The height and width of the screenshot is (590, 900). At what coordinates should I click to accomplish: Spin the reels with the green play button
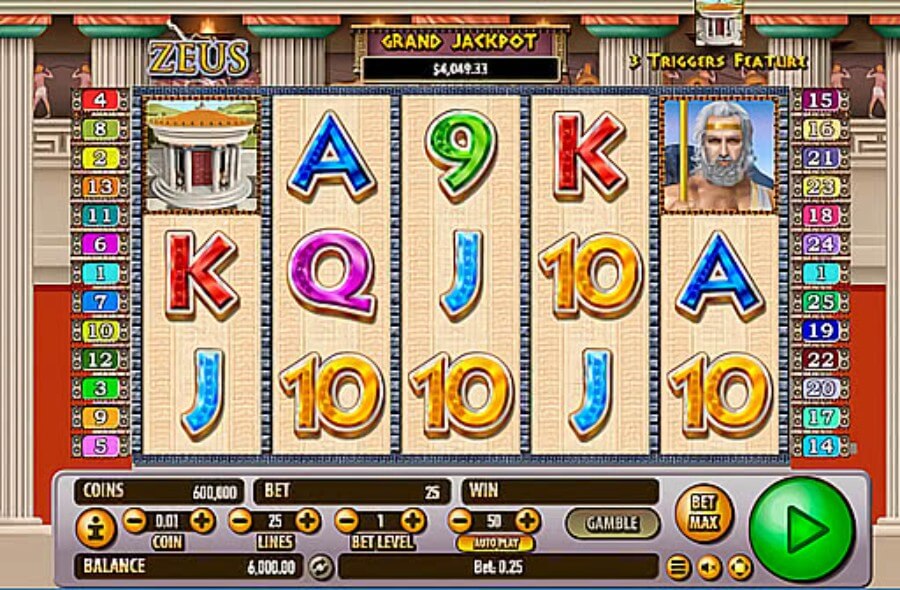pos(802,528)
